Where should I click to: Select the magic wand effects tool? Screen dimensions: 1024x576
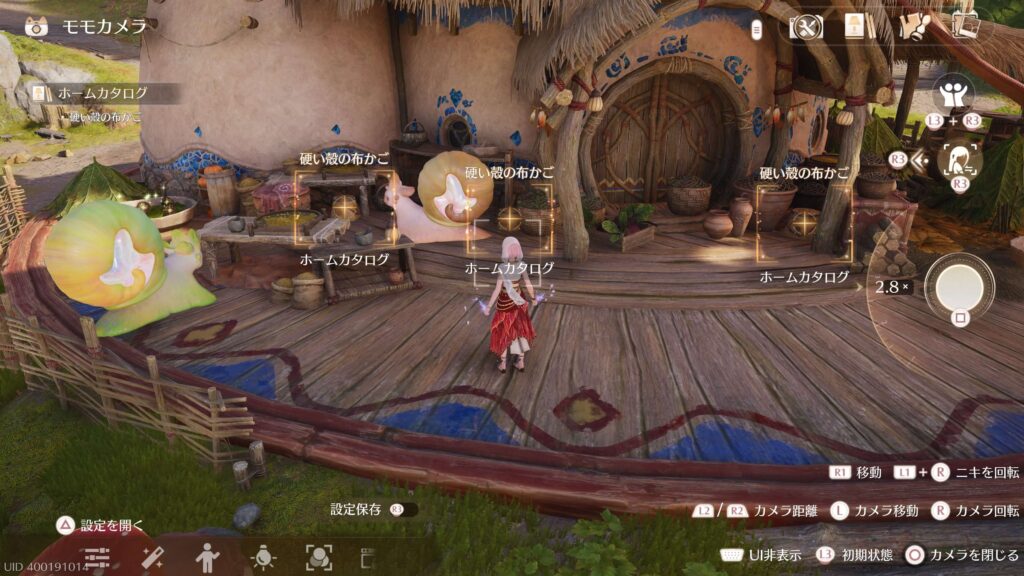tap(152, 557)
